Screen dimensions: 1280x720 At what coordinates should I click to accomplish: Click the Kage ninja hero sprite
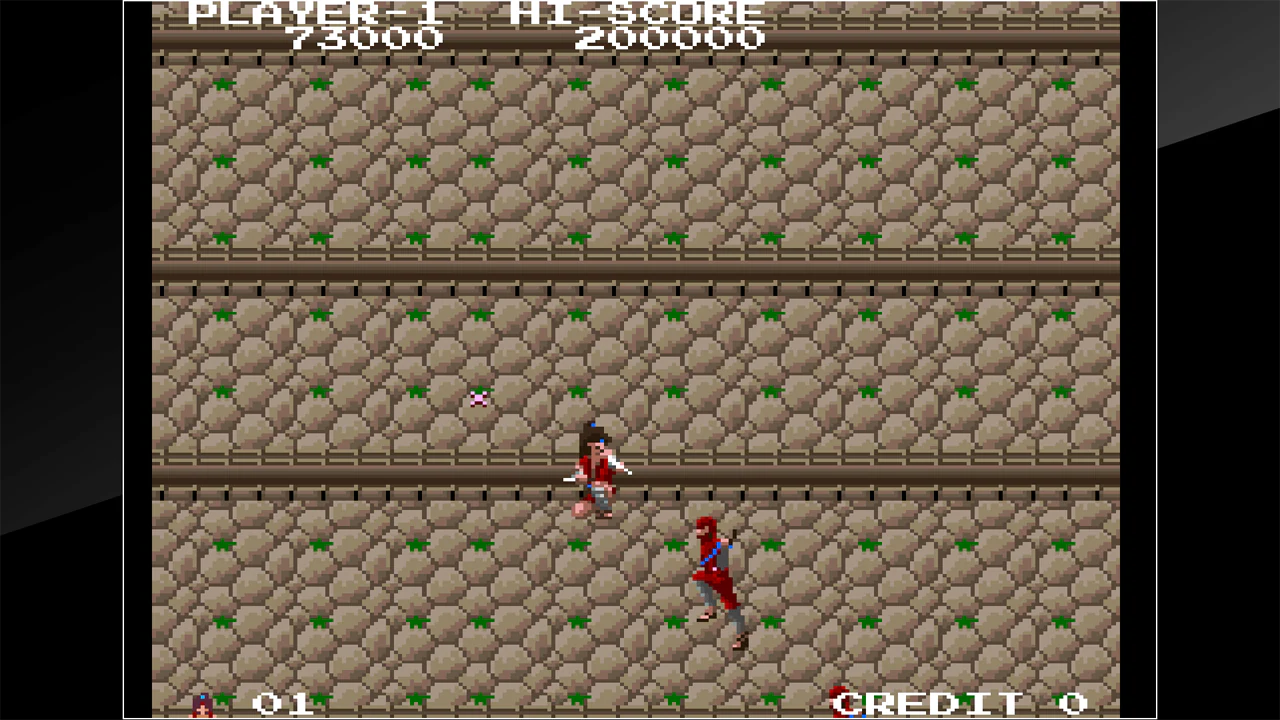point(595,470)
